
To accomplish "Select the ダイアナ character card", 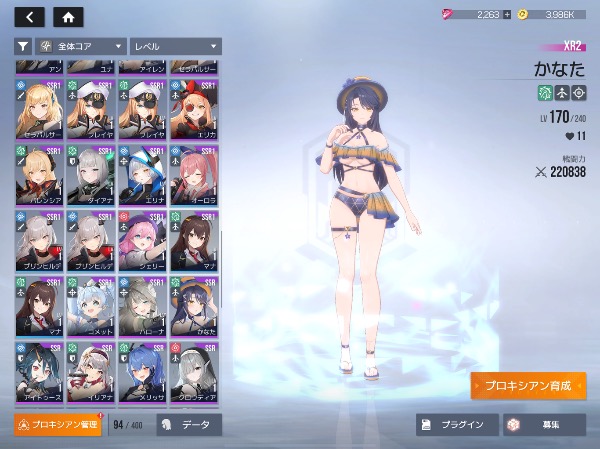I will pos(91,175).
